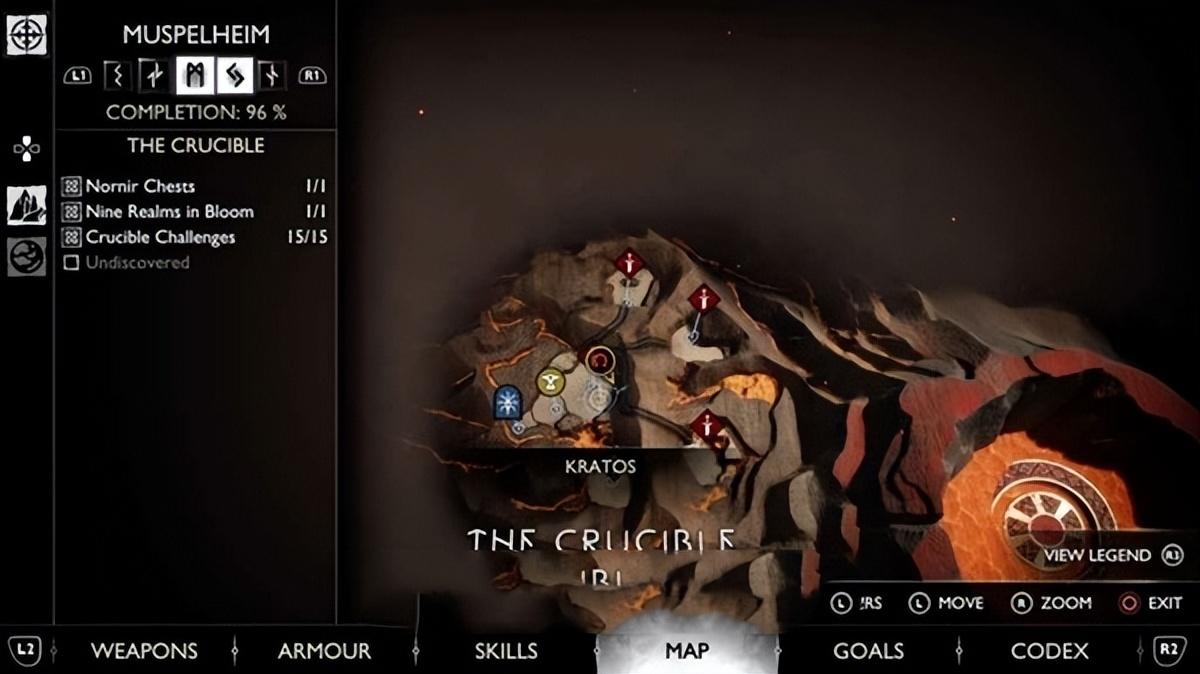
Task: Open the Codex tab
Action: click(x=1049, y=651)
